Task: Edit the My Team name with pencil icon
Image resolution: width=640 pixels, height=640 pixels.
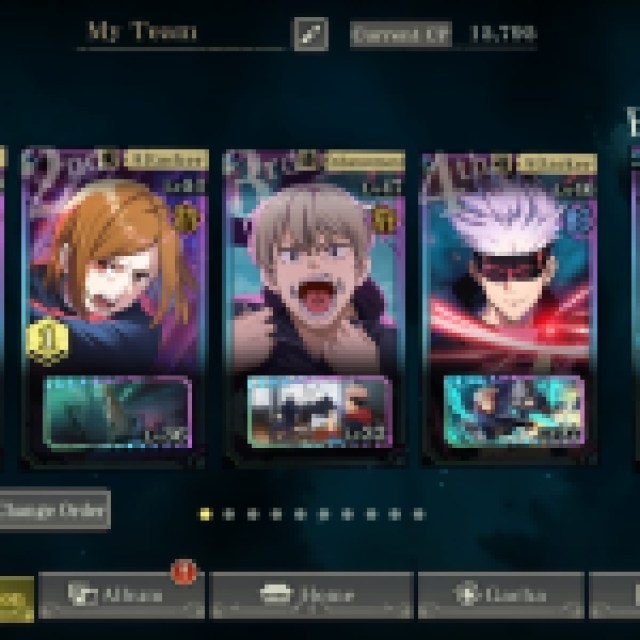Action: [309, 34]
